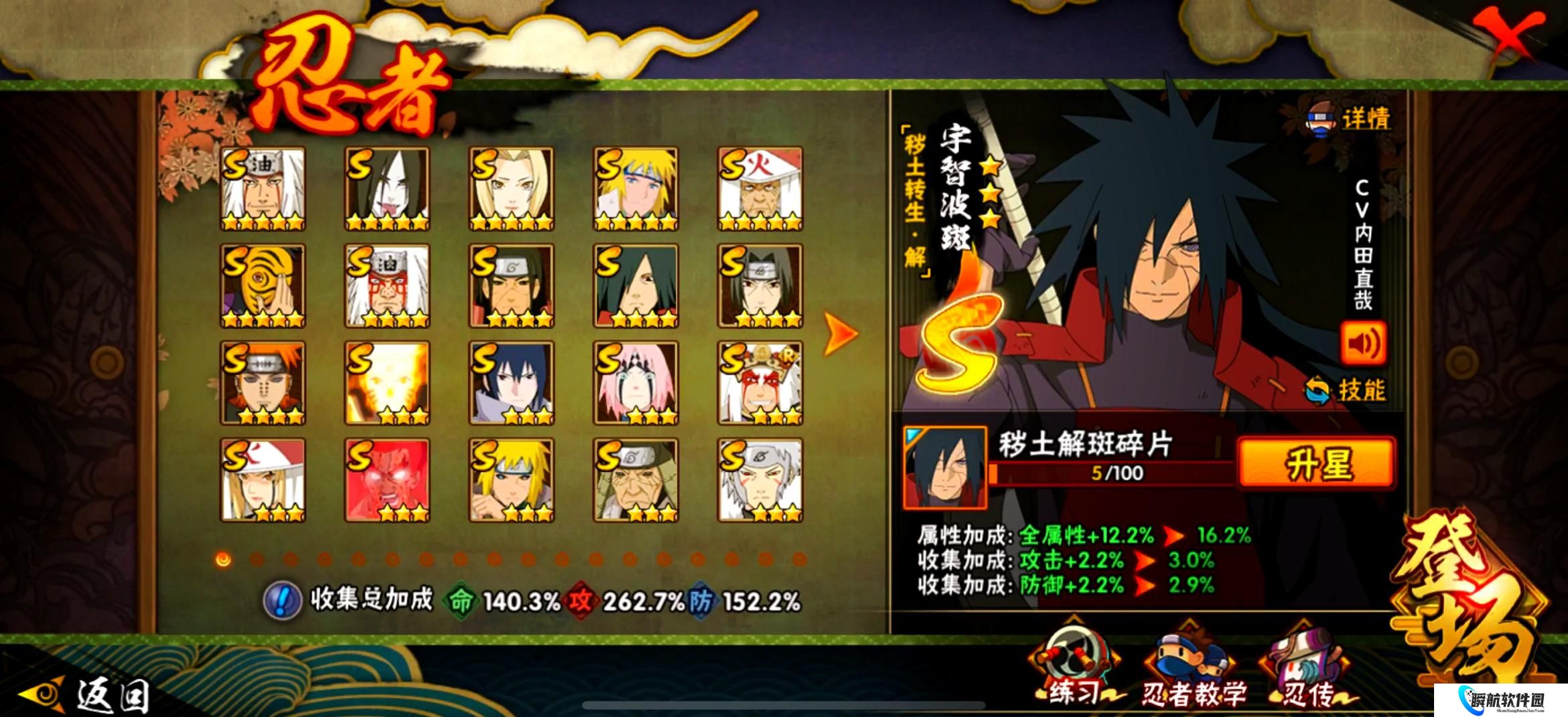Click the 秽土解斑碎片 fragment icon
1568x717 pixels.
point(944,467)
